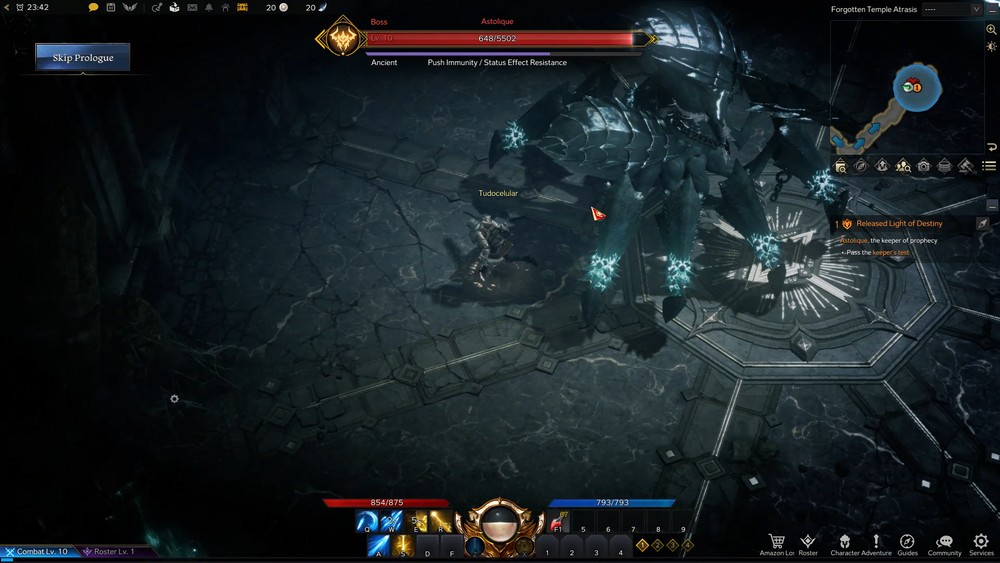This screenshot has width=1000, height=563.
Task: Click the minimap zoom magnifier button
Action: pyautogui.click(x=991, y=30)
